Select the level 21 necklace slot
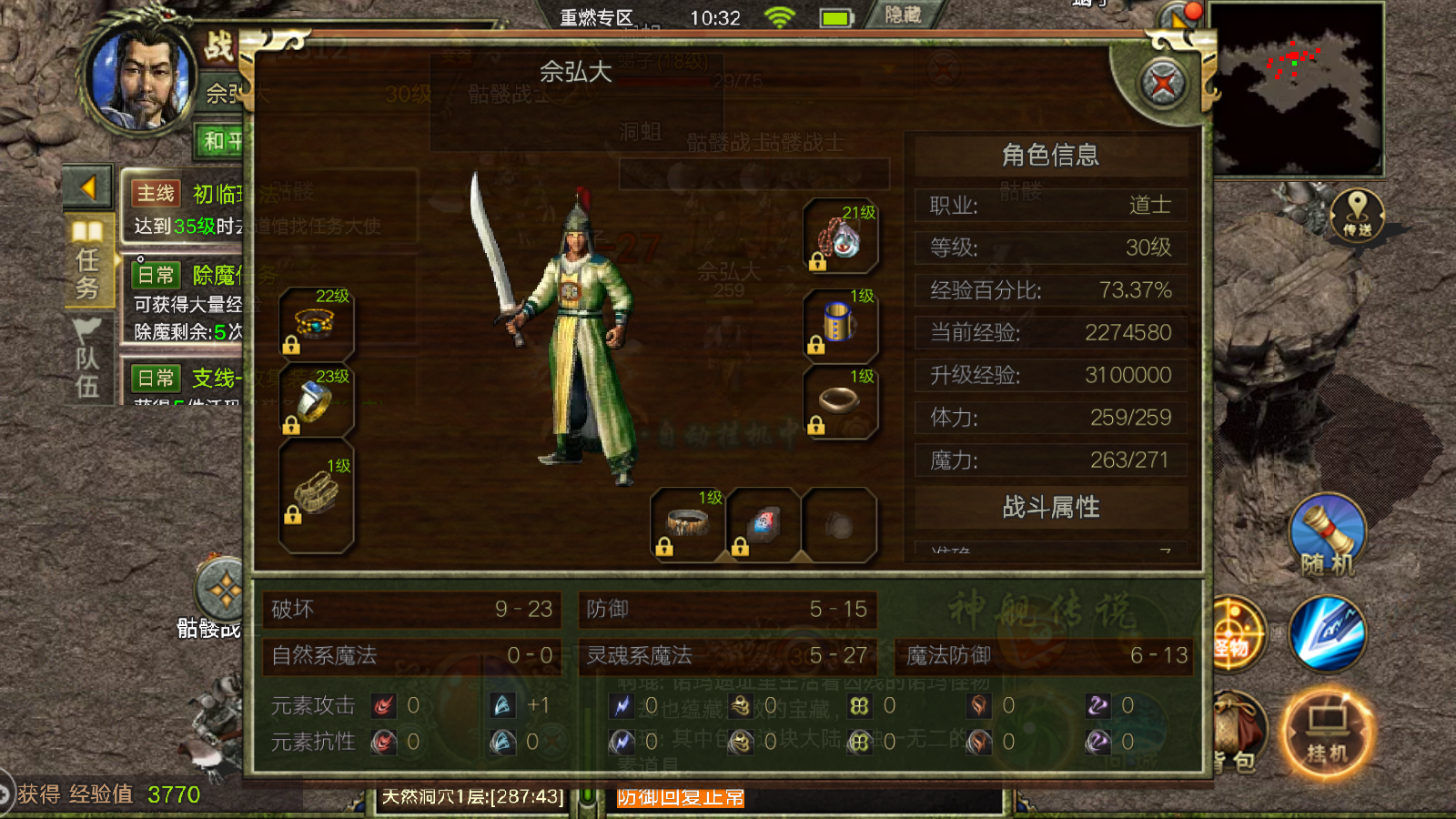1456x819 pixels. [x=841, y=237]
